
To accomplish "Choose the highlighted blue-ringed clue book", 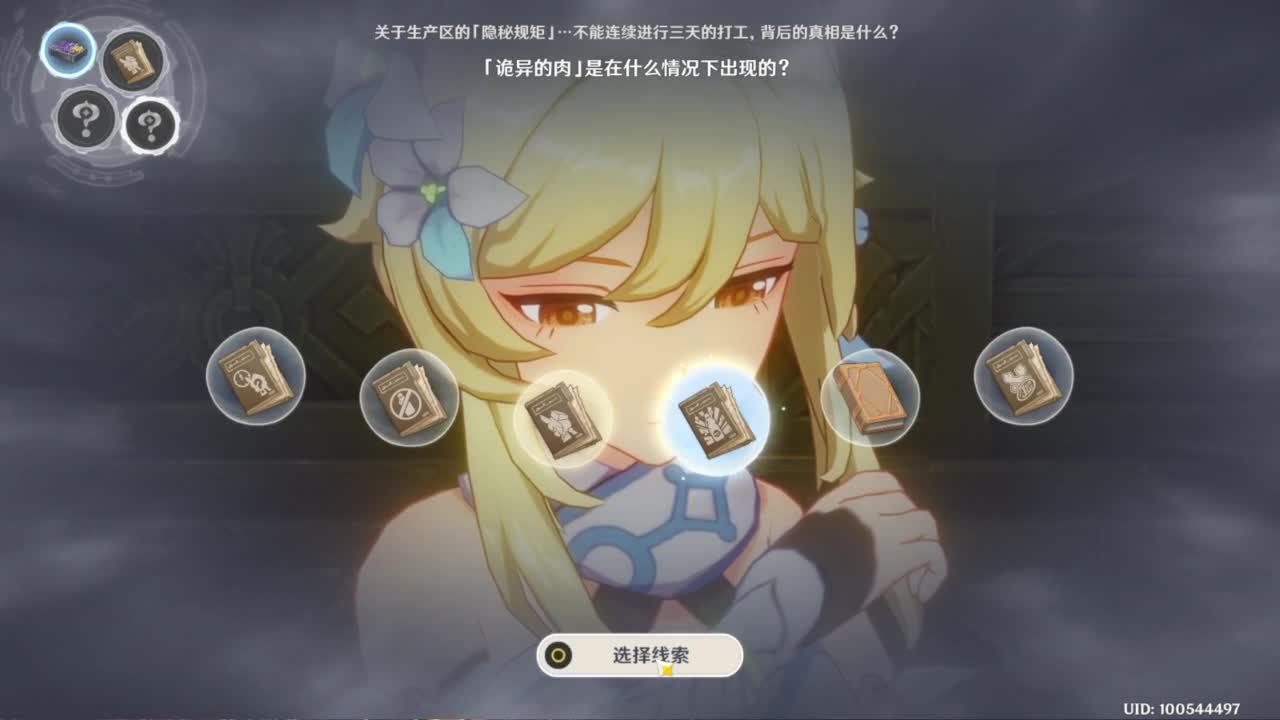I will click(718, 417).
